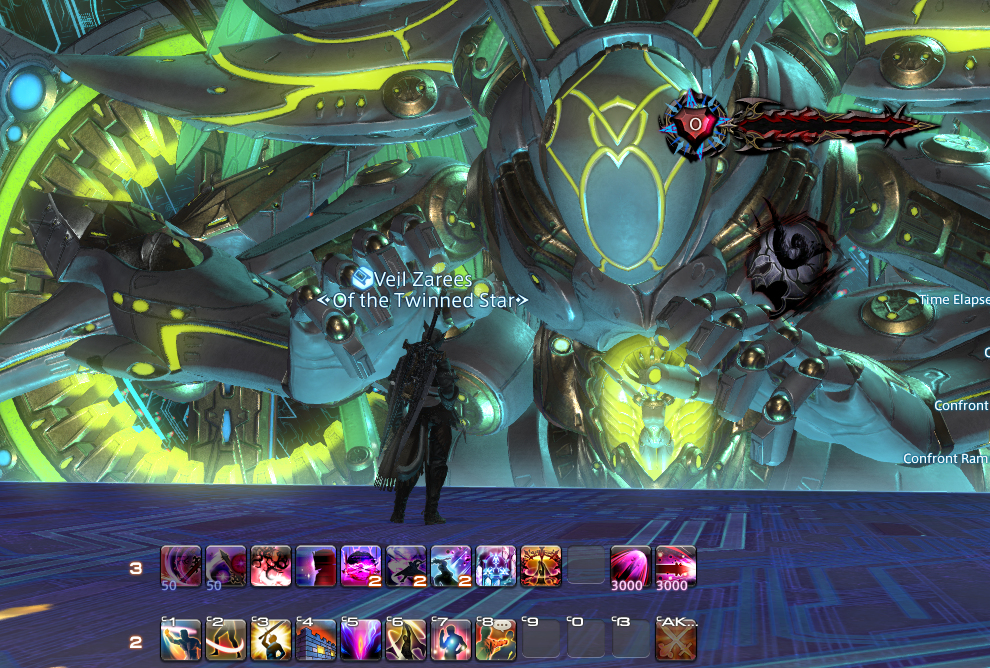Use the Low Blow leg sweep ability
990x668 pixels.
pos(226,640)
